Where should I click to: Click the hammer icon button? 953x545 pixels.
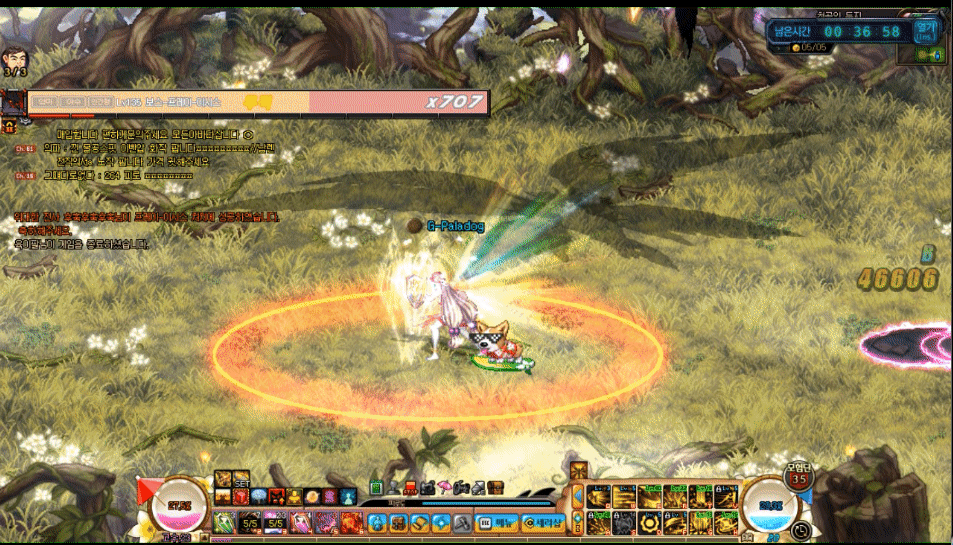[x=461, y=523]
